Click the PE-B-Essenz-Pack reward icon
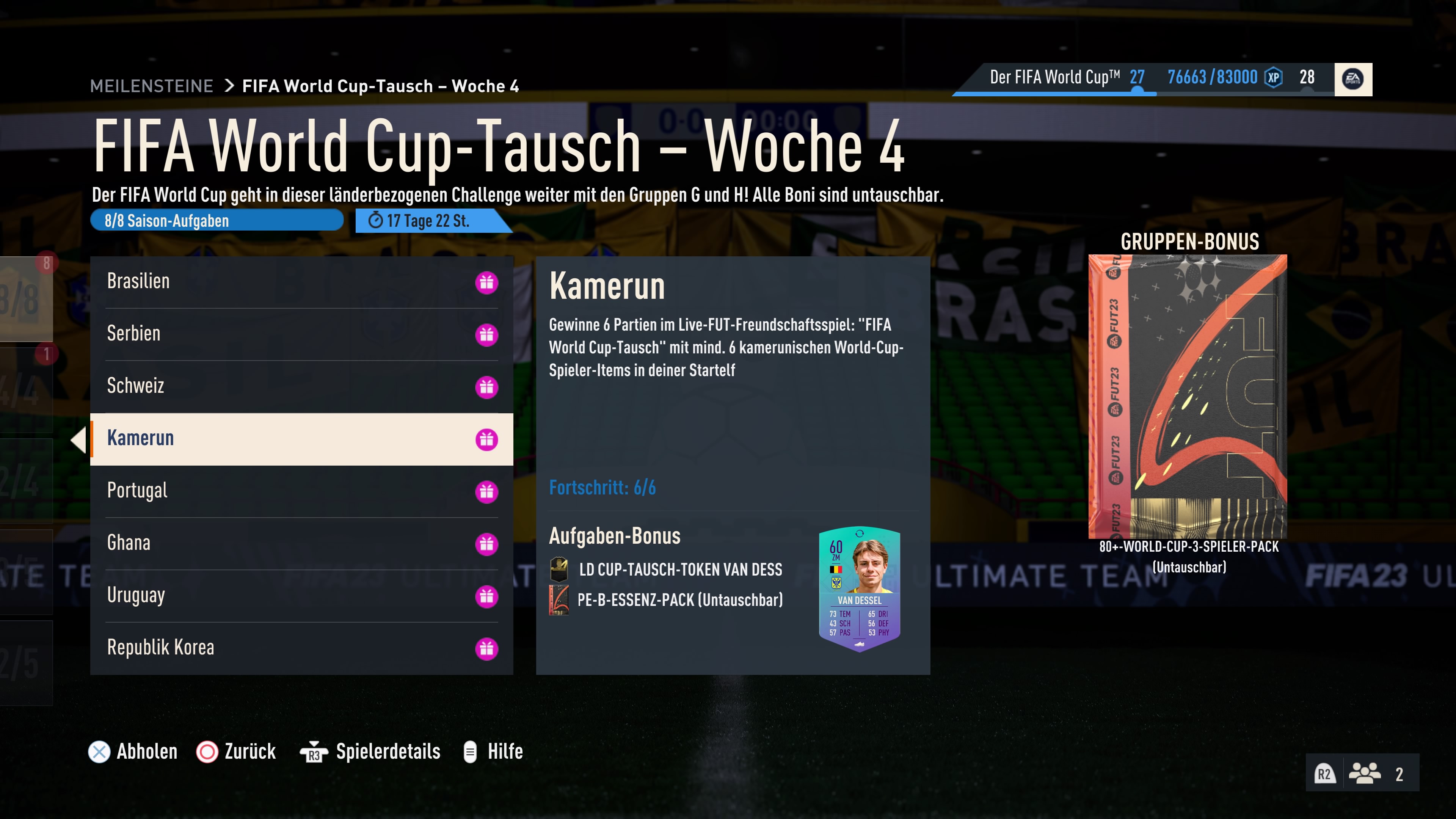 pos(559,601)
